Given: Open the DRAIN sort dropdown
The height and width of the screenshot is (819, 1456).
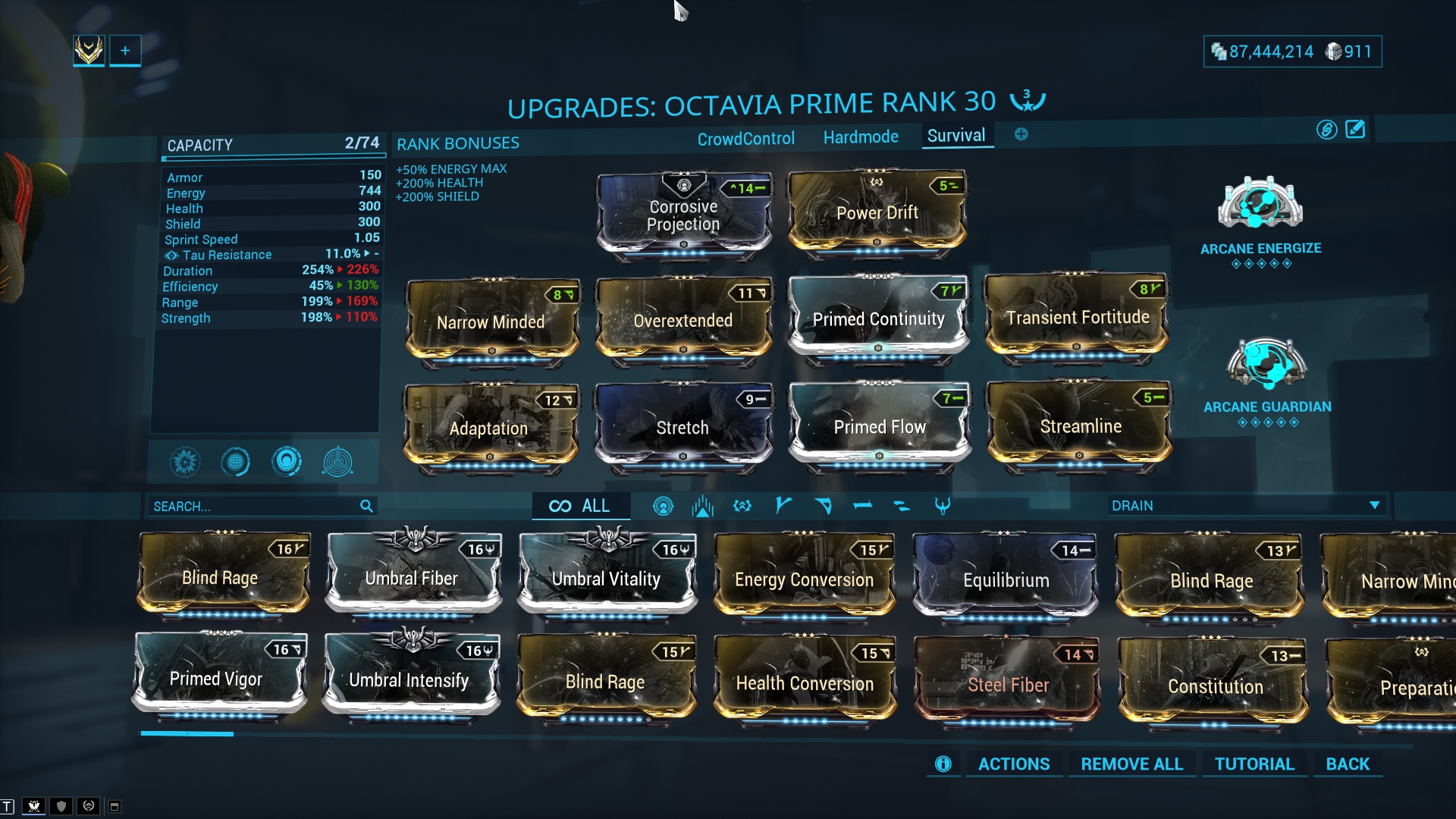Looking at the screenshot, I should [1244, 506].
